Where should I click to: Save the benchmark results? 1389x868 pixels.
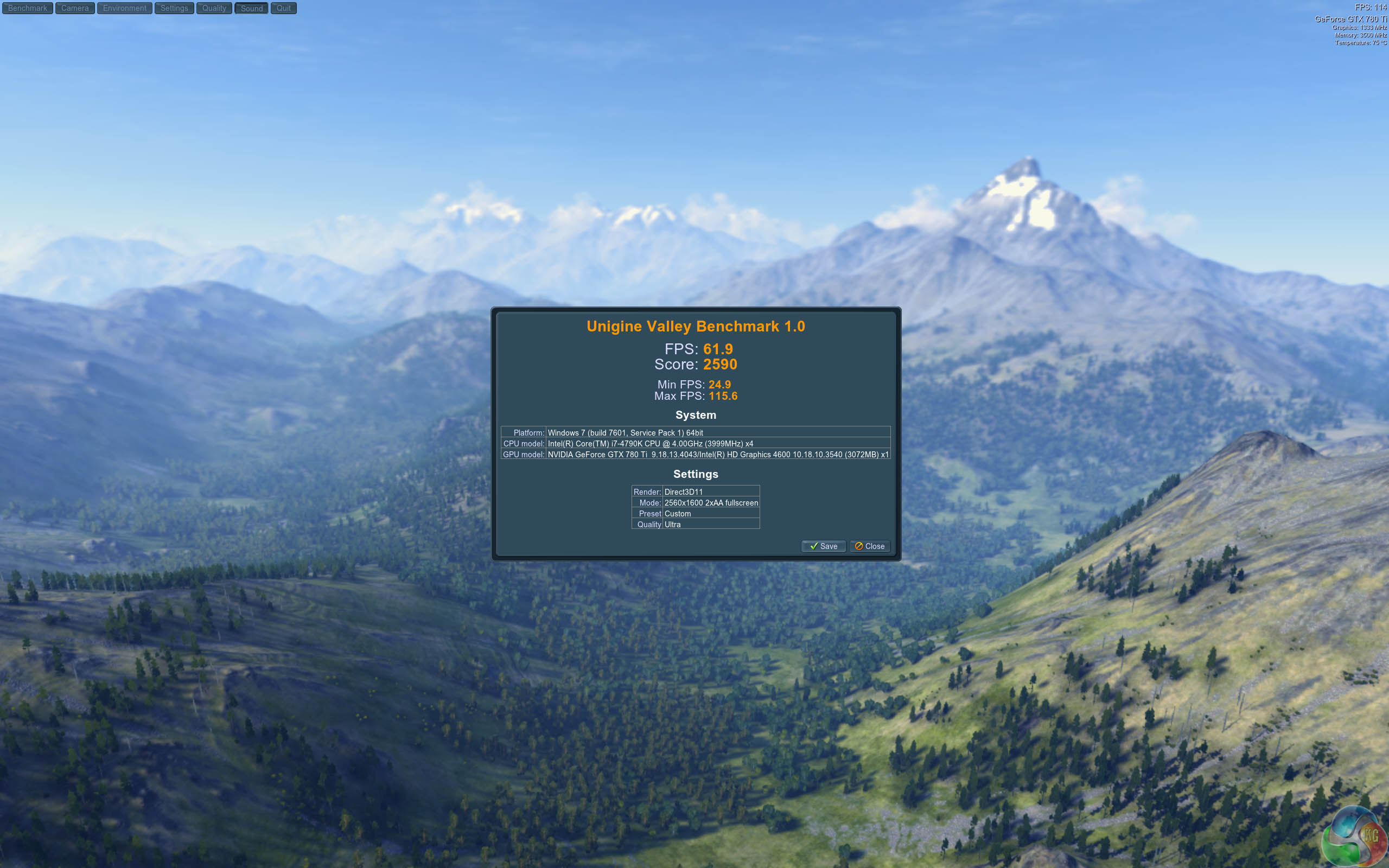[823, 546]
